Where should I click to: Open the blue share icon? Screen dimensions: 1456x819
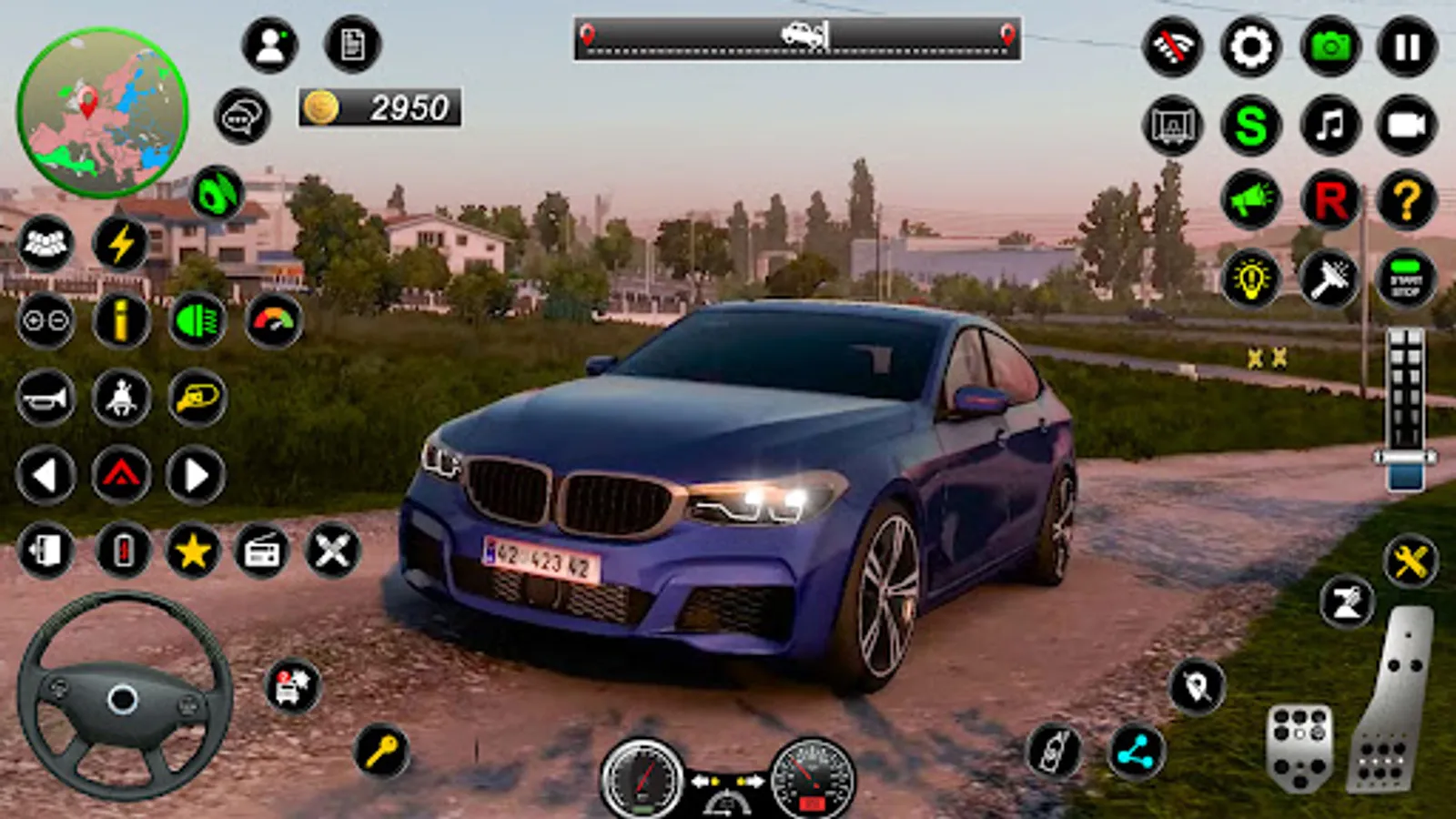coord(1136,753)
